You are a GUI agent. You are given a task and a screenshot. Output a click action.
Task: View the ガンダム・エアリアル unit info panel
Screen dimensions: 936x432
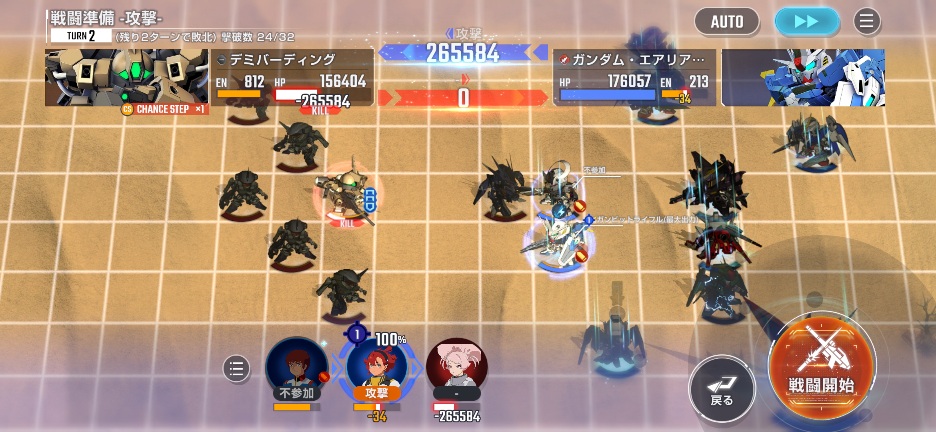coord(634,78)
